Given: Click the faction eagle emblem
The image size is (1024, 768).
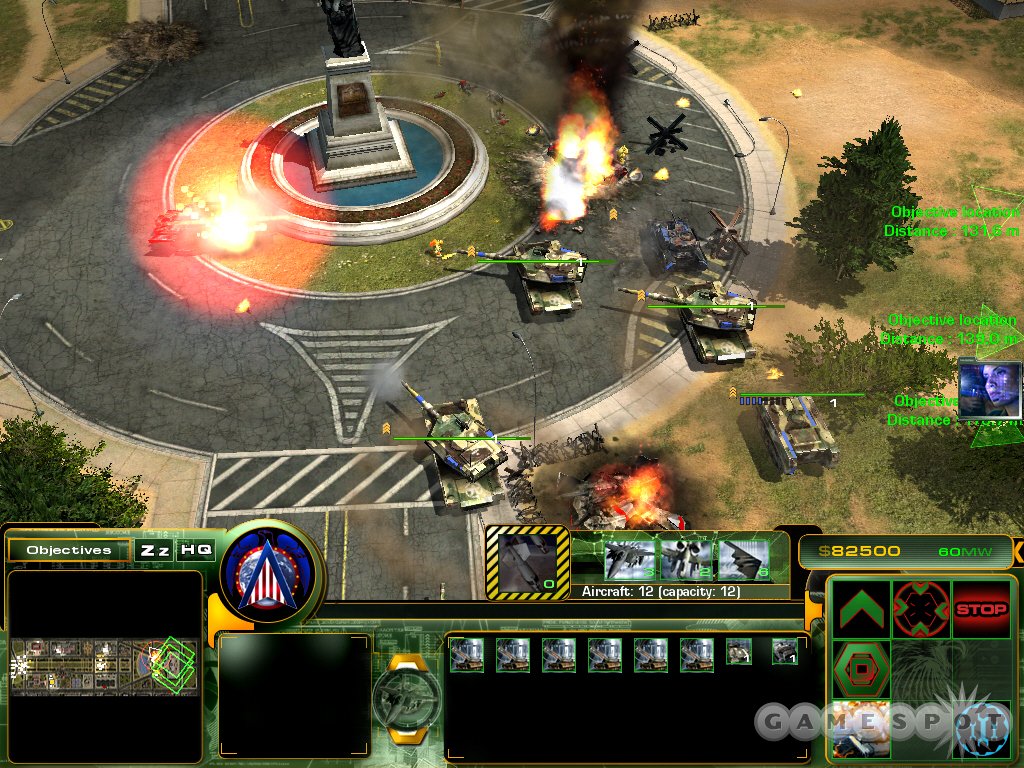Looking at the screenshot, I should [x=271, y=576].
